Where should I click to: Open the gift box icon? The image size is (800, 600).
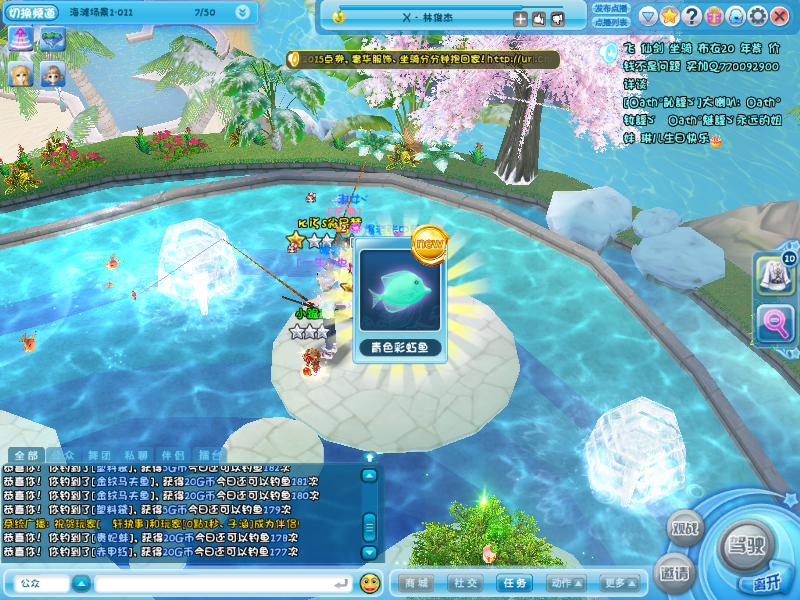coord(714,17)
